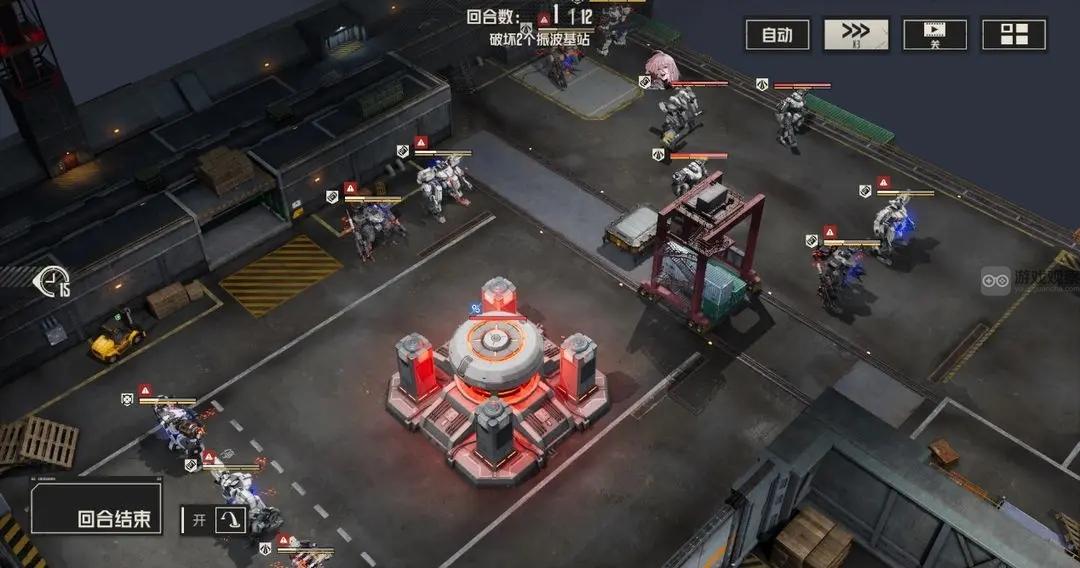
Task: Toggle the 开 switch with the curved arrow
Action: pos(231,519)
